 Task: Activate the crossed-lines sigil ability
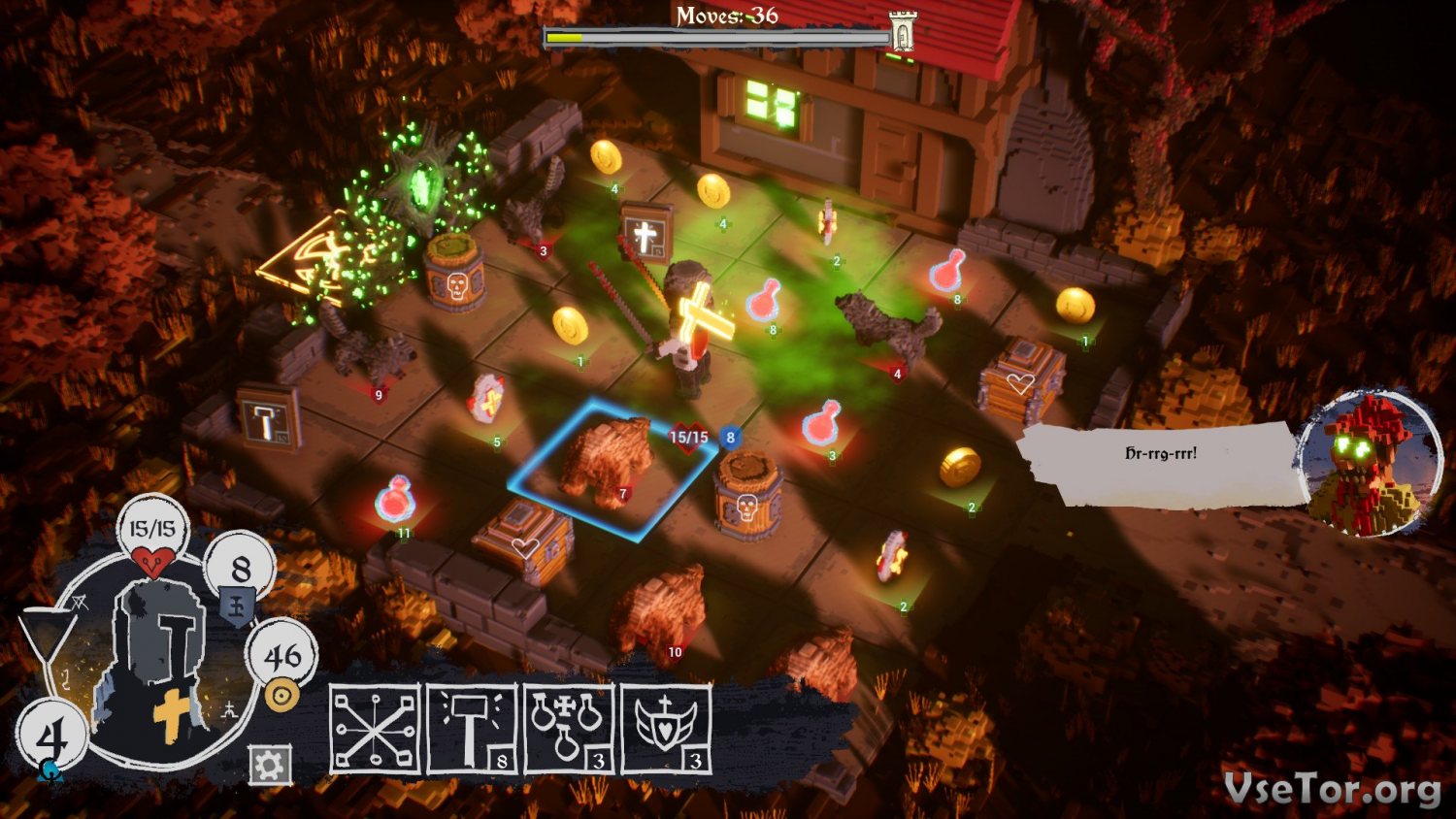point(375,728)
